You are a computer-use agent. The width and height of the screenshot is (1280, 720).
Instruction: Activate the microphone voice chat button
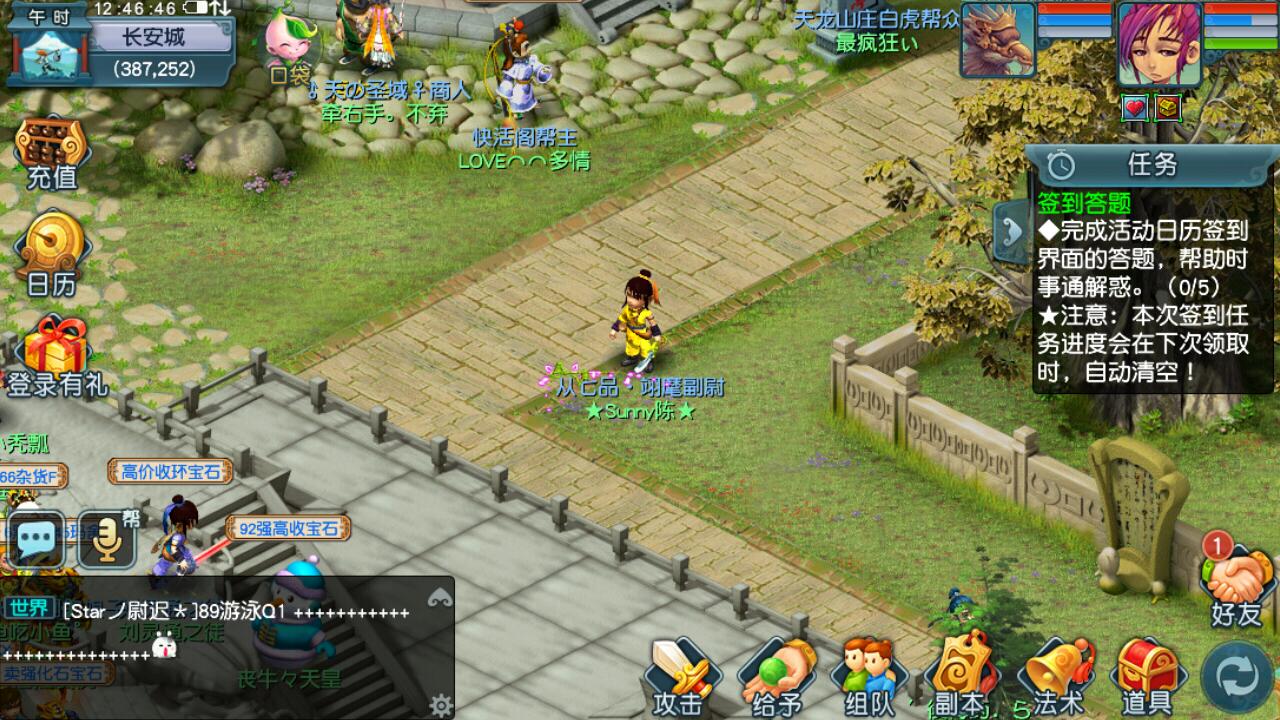tap(107, 541)
